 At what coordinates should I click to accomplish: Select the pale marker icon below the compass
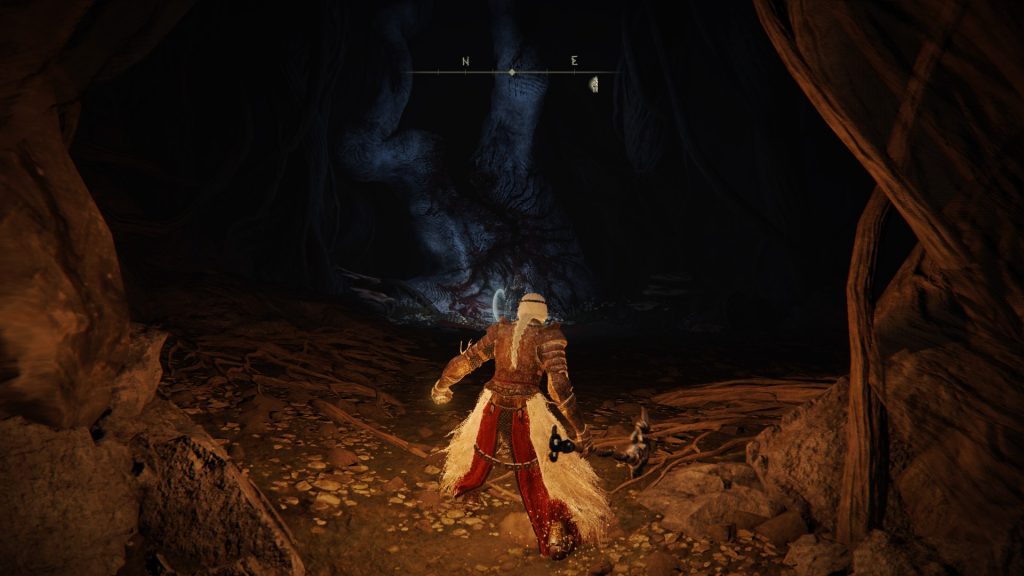pos(593,84)
